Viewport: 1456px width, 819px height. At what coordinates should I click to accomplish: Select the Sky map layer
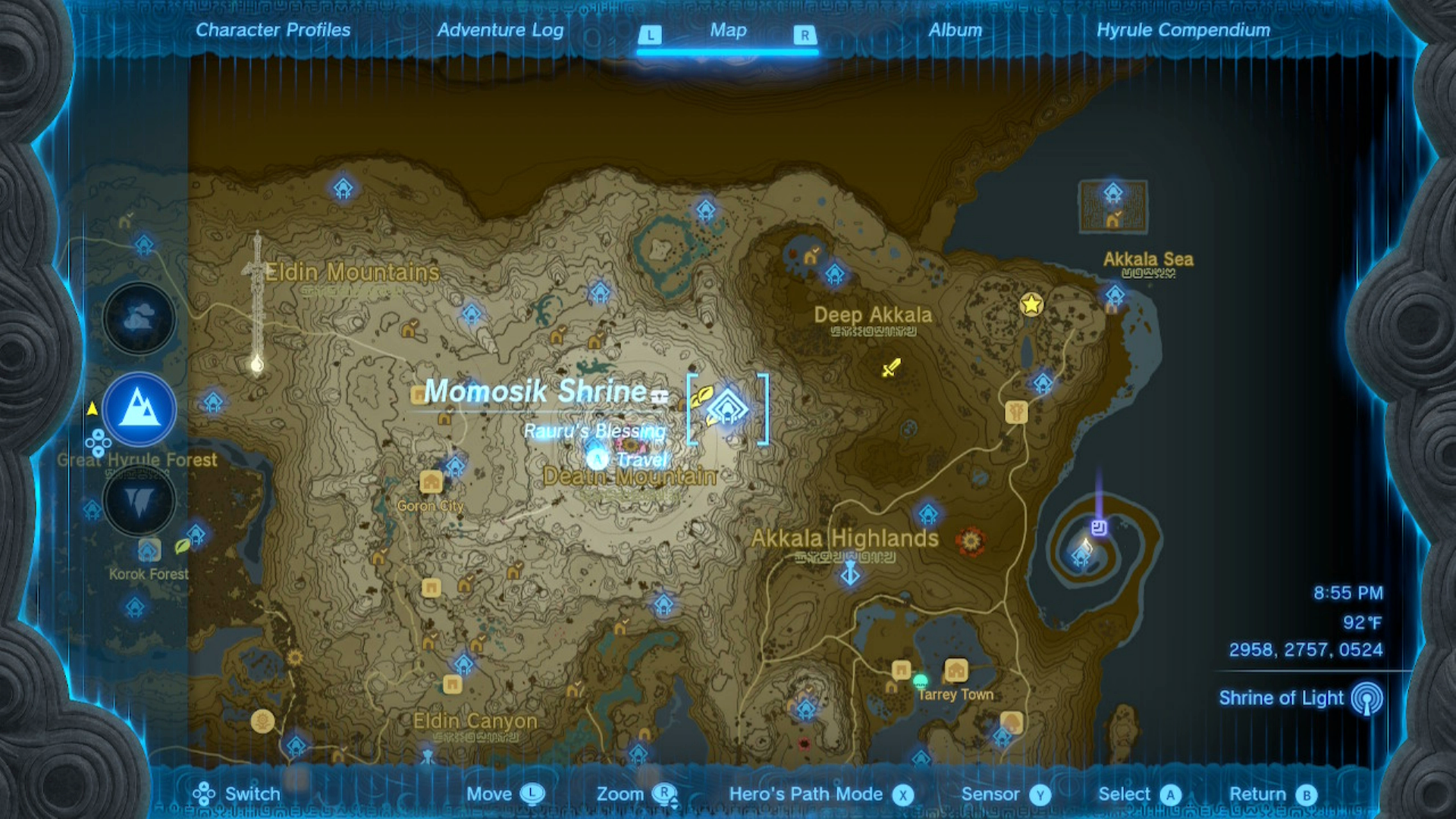[x=138, y=318]
